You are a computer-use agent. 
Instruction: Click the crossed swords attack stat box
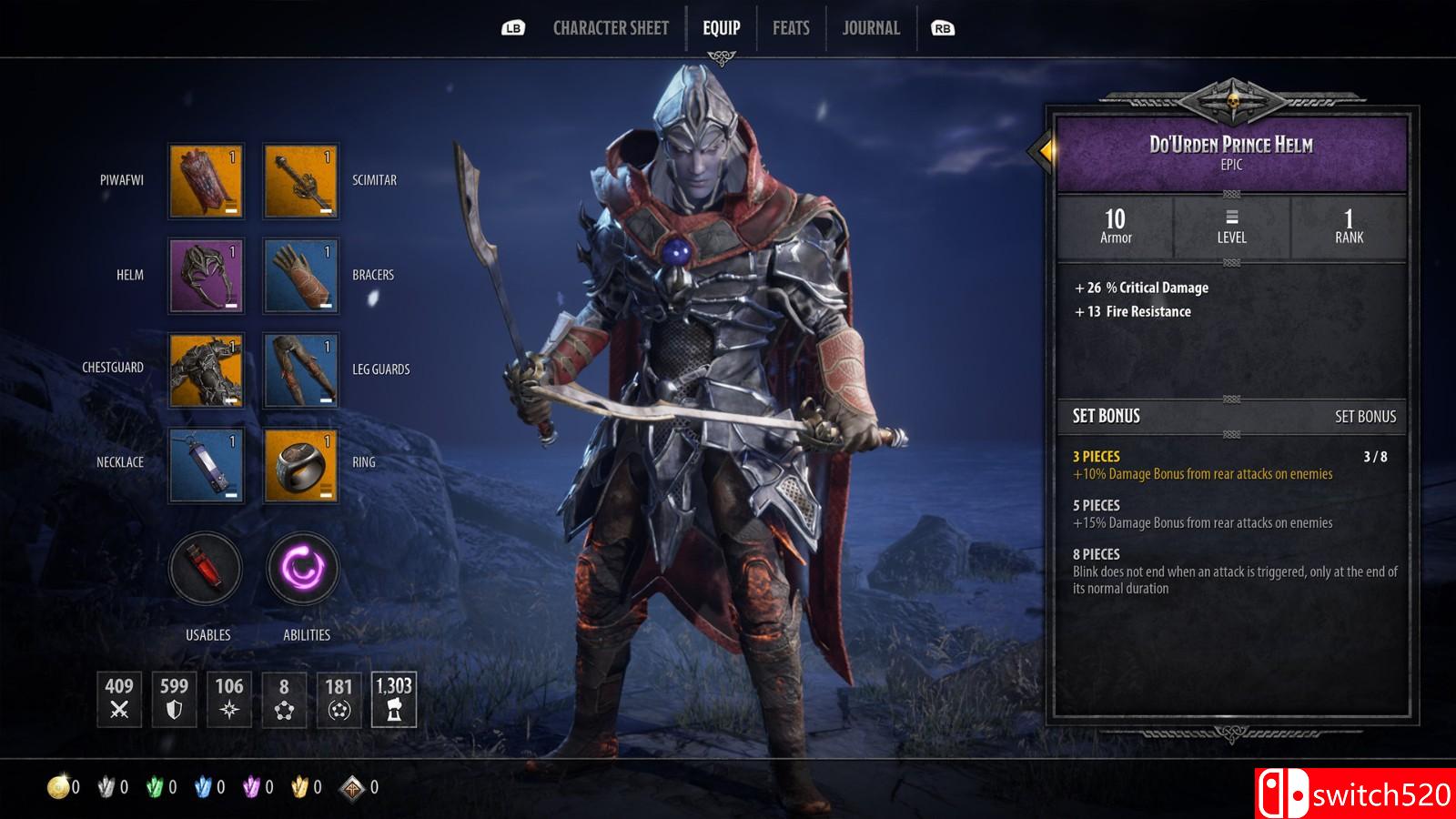click(119, 699)
